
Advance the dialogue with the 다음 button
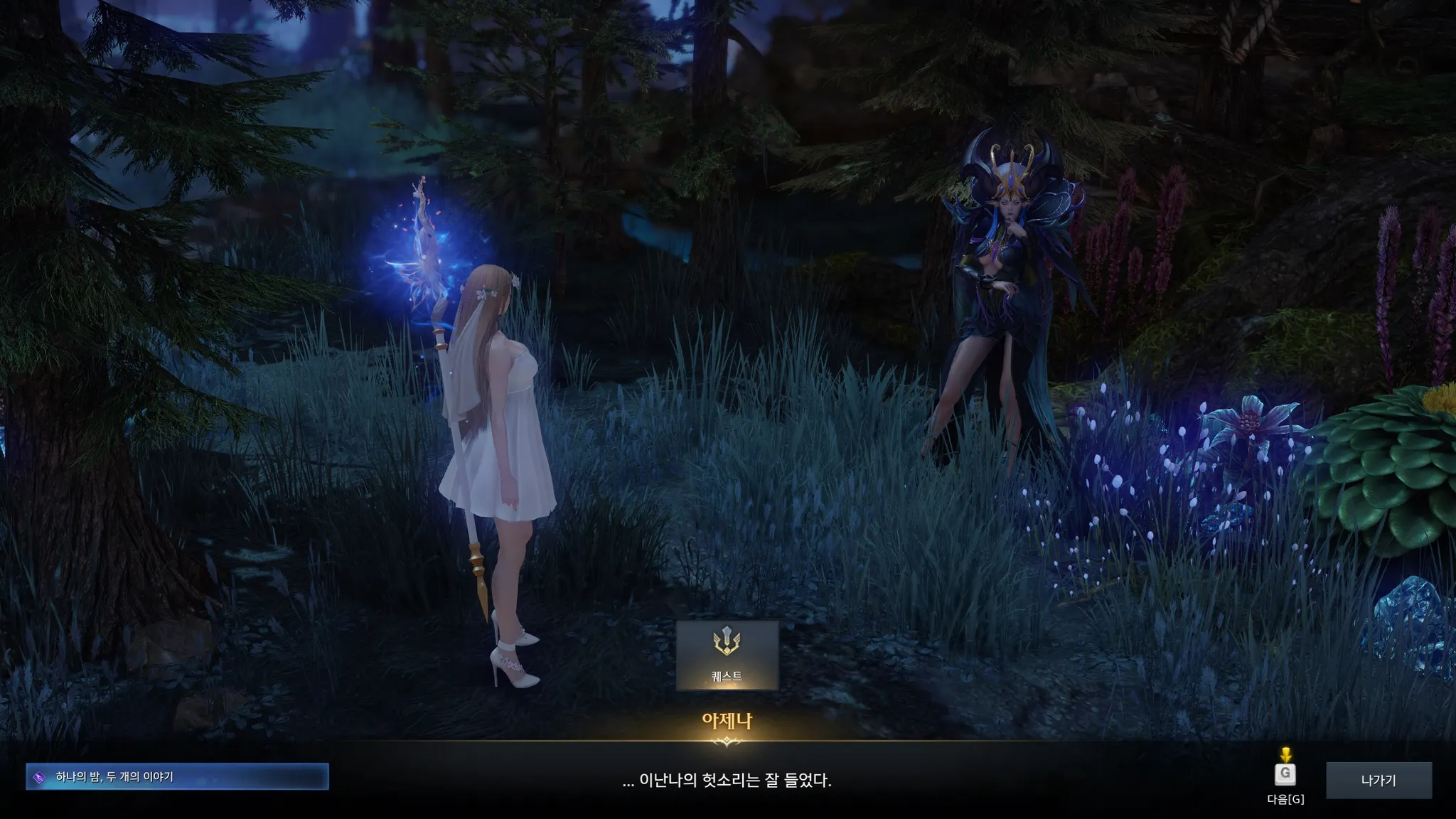click(1285, 774)
